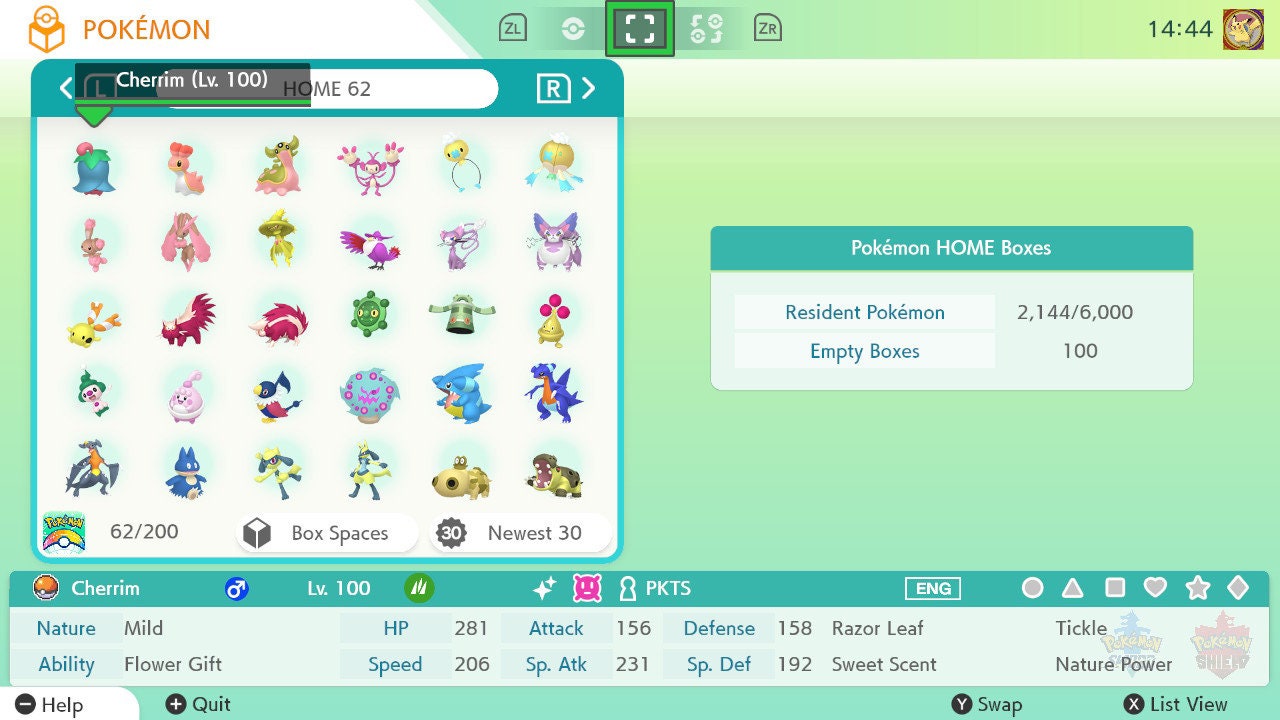Go to the previous HOME box
The width and height of the screenshot is (1280, 720).
click(66, 88)
